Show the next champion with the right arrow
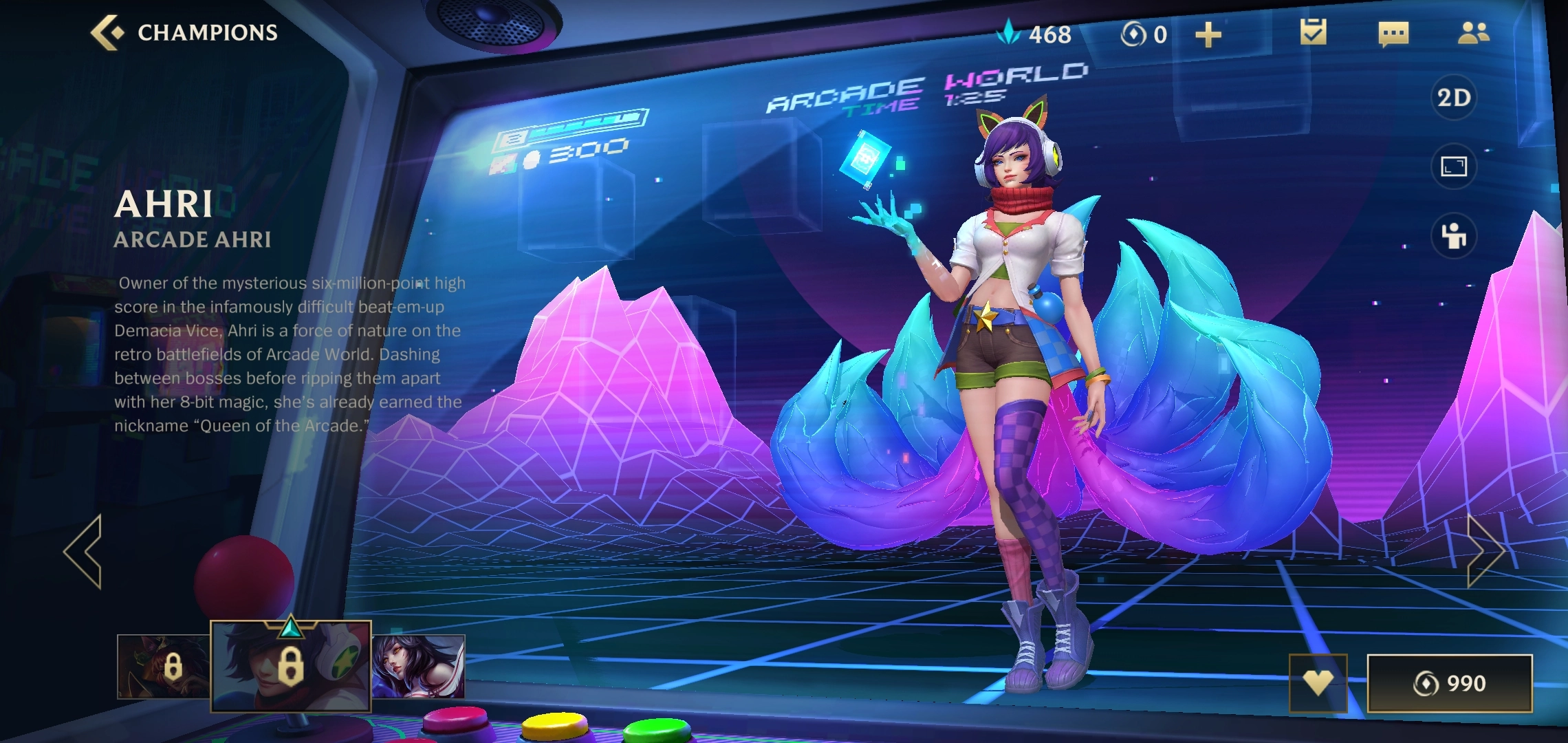This screenshot has width=1568, height=743. pos(1484,551)
